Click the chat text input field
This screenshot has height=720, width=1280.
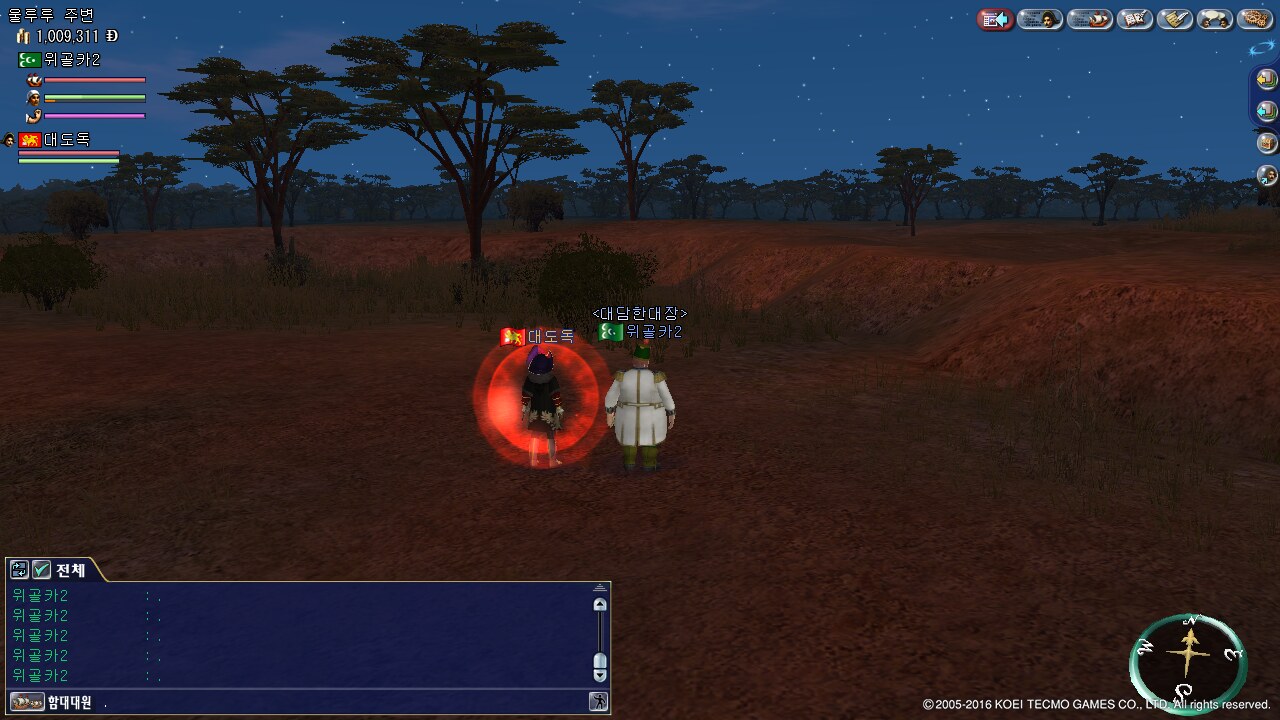click(340, 702)
